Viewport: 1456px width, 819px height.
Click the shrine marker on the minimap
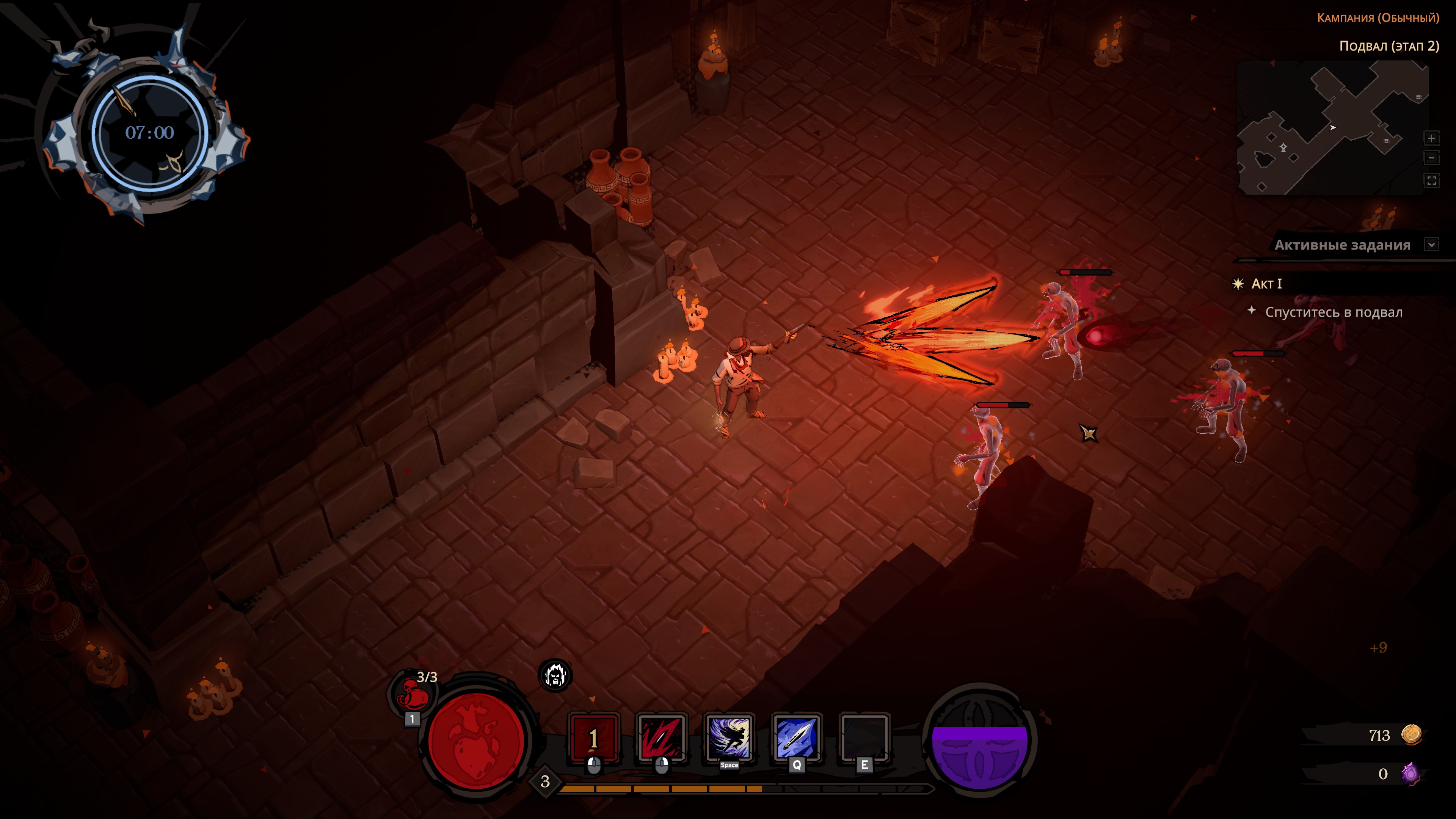[x=1283, y=148]
